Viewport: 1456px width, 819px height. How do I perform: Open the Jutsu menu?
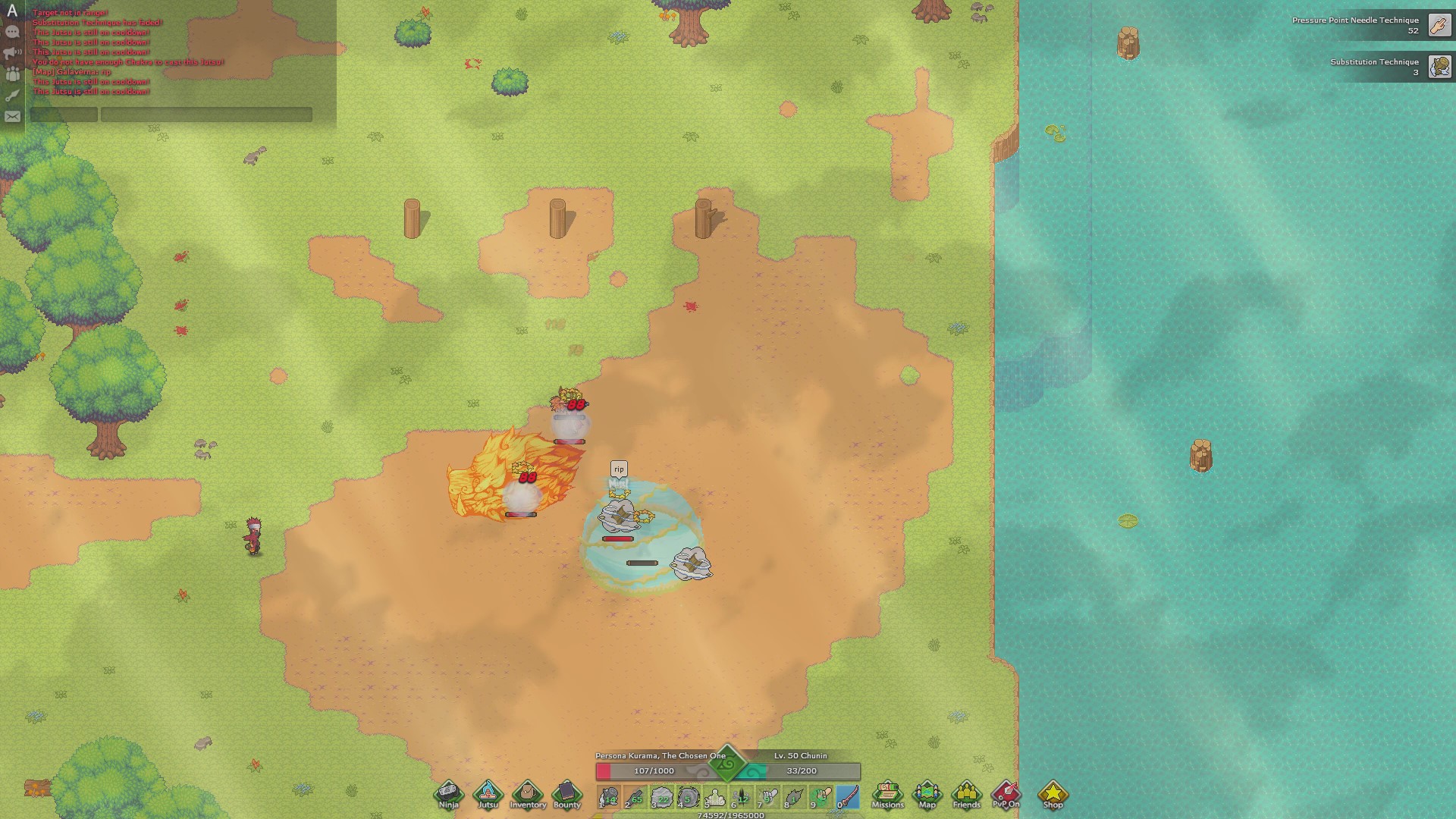[488, 794]
